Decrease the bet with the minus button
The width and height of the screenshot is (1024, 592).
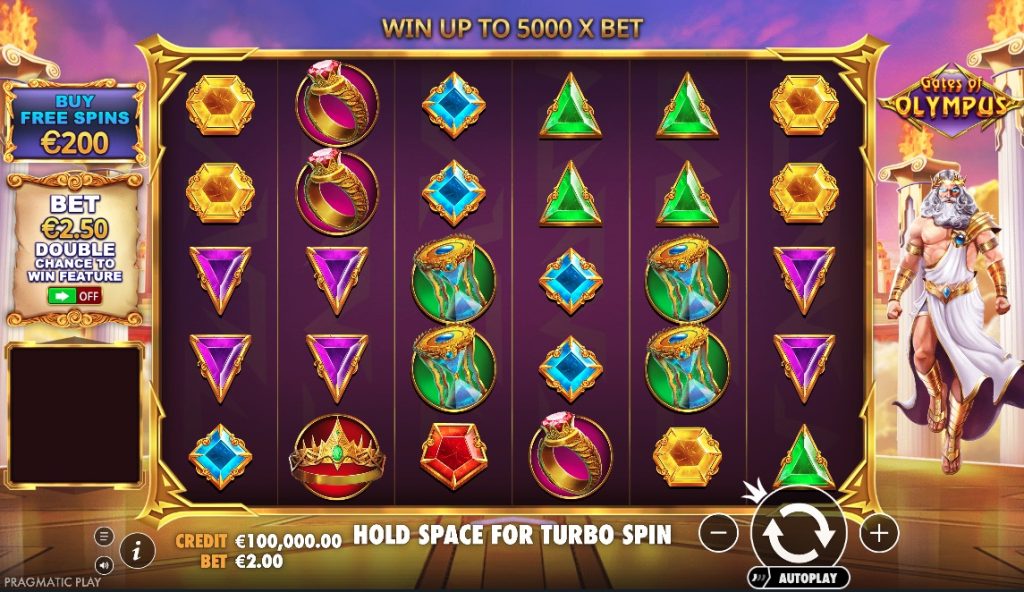(x=718, y=533)
